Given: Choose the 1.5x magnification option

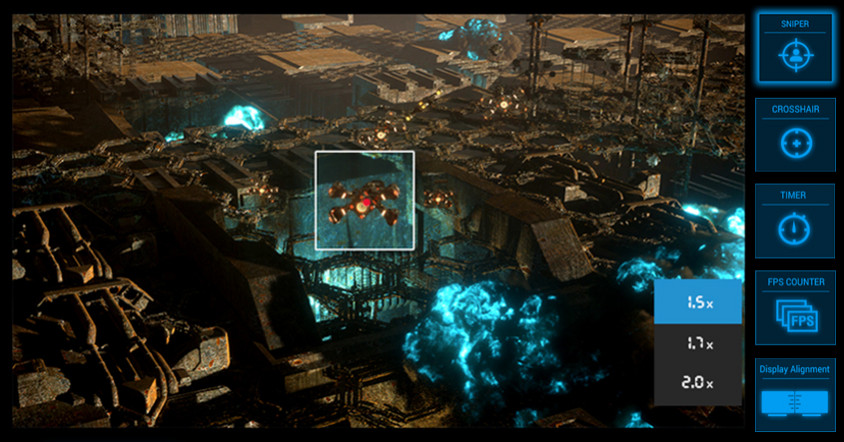Looking at the screenshot, I should pos(698,302).
